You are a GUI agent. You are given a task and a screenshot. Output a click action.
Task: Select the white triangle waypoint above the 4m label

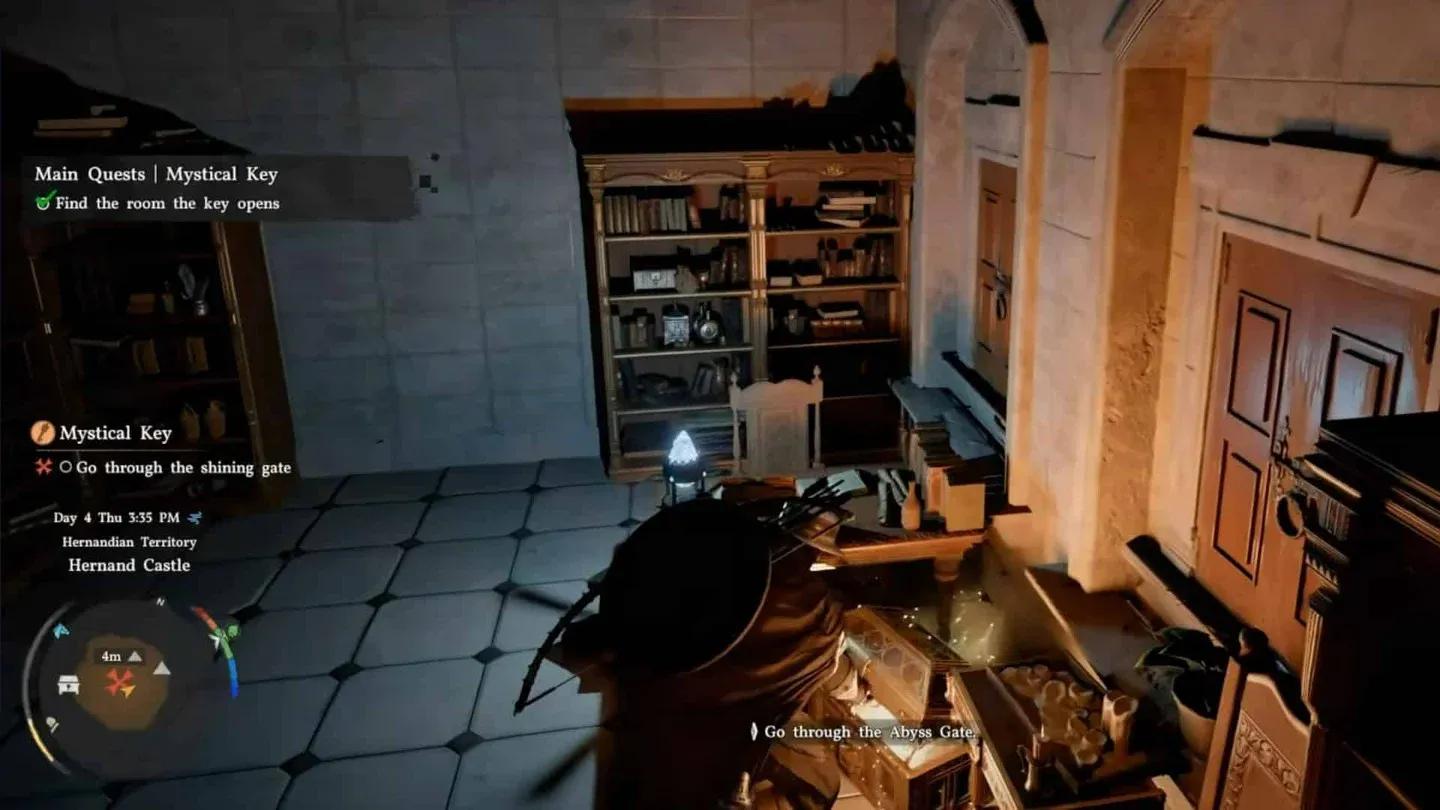click(x=134, y=656)
